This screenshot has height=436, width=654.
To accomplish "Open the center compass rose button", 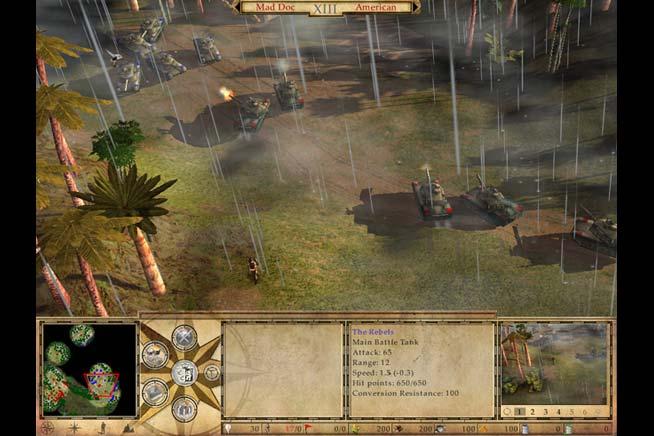I will tap(182, 373).
